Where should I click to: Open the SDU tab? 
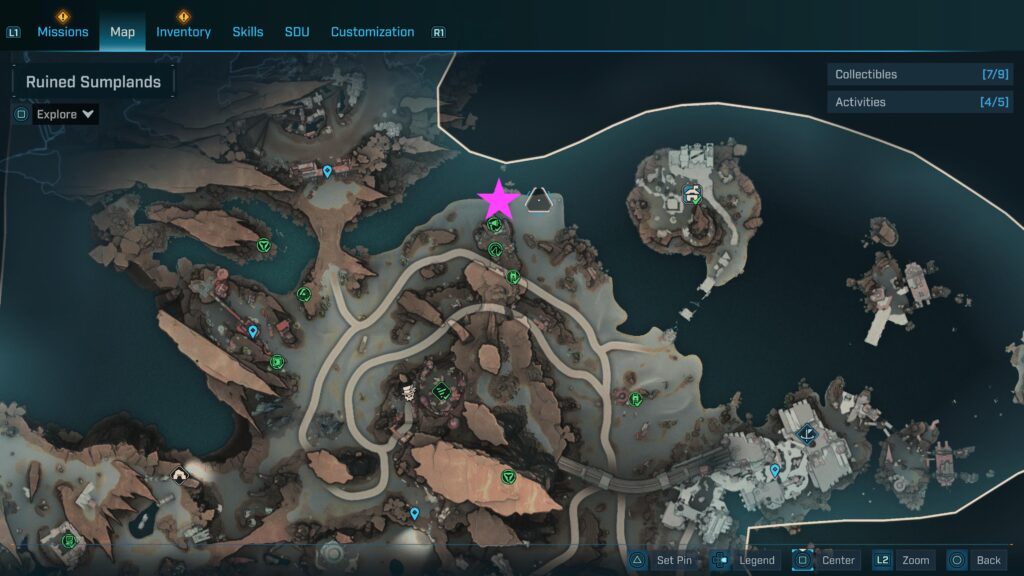297,32
